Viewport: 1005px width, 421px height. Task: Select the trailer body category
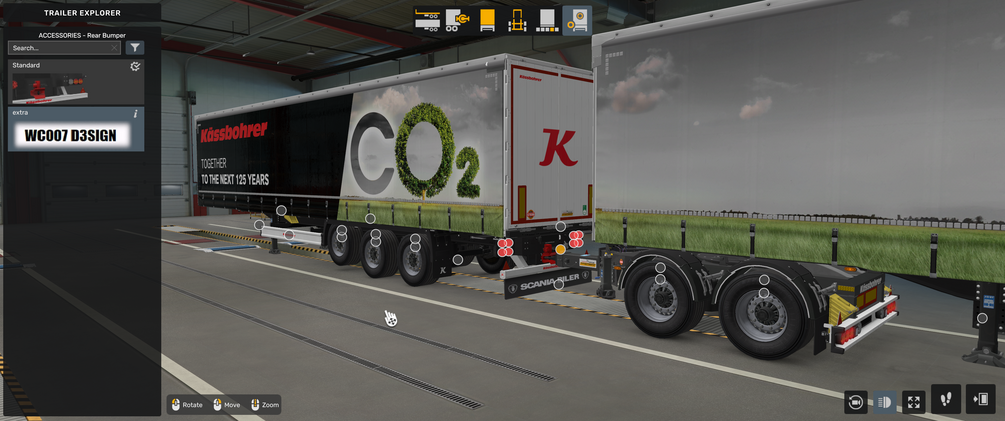tap(487, 20)
